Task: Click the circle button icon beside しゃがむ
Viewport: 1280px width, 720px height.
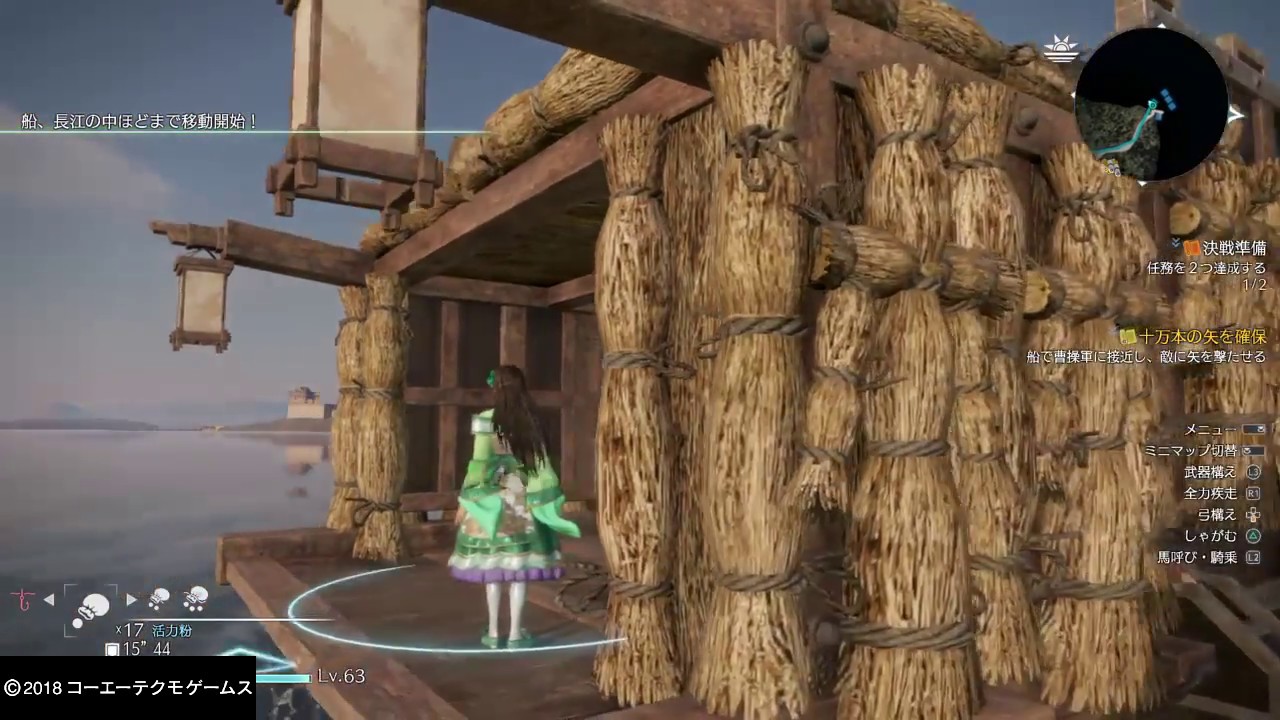Action: coord(1254,535)
